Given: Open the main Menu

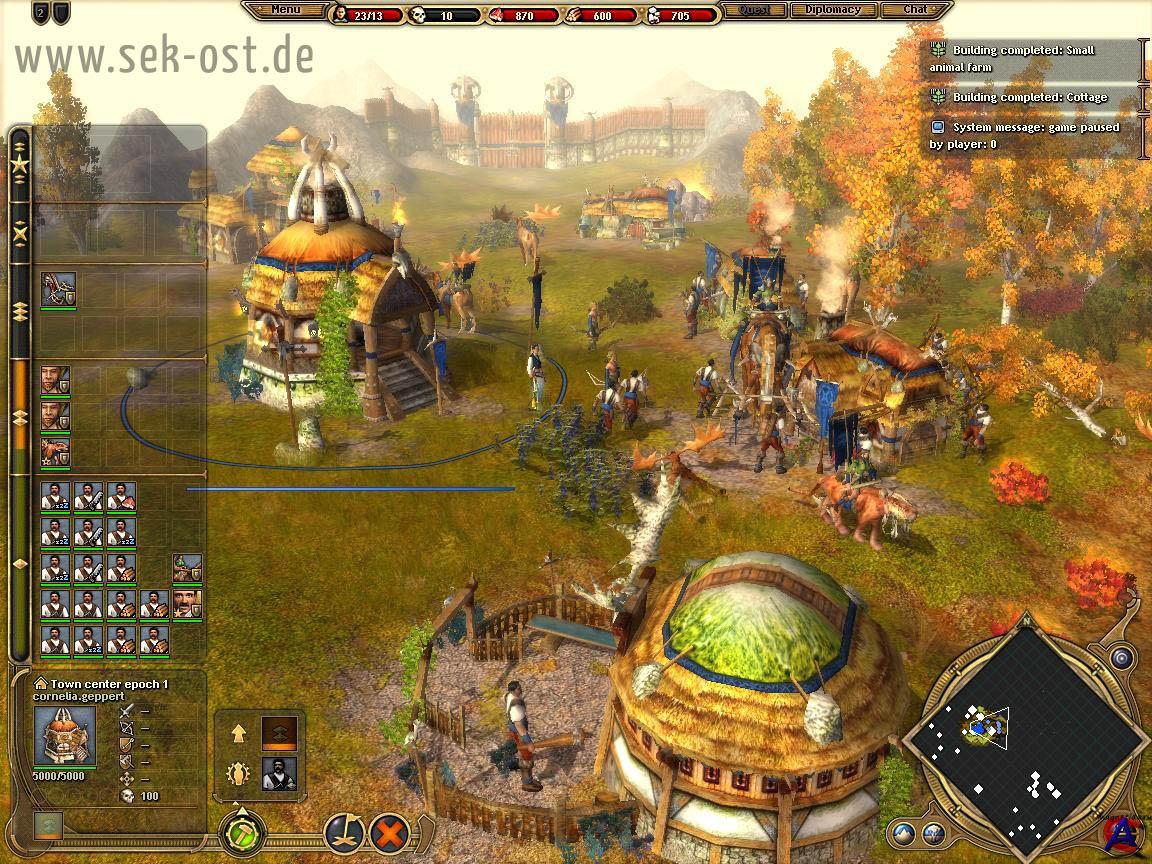Looking at the screenshot, I should point(285,10).
